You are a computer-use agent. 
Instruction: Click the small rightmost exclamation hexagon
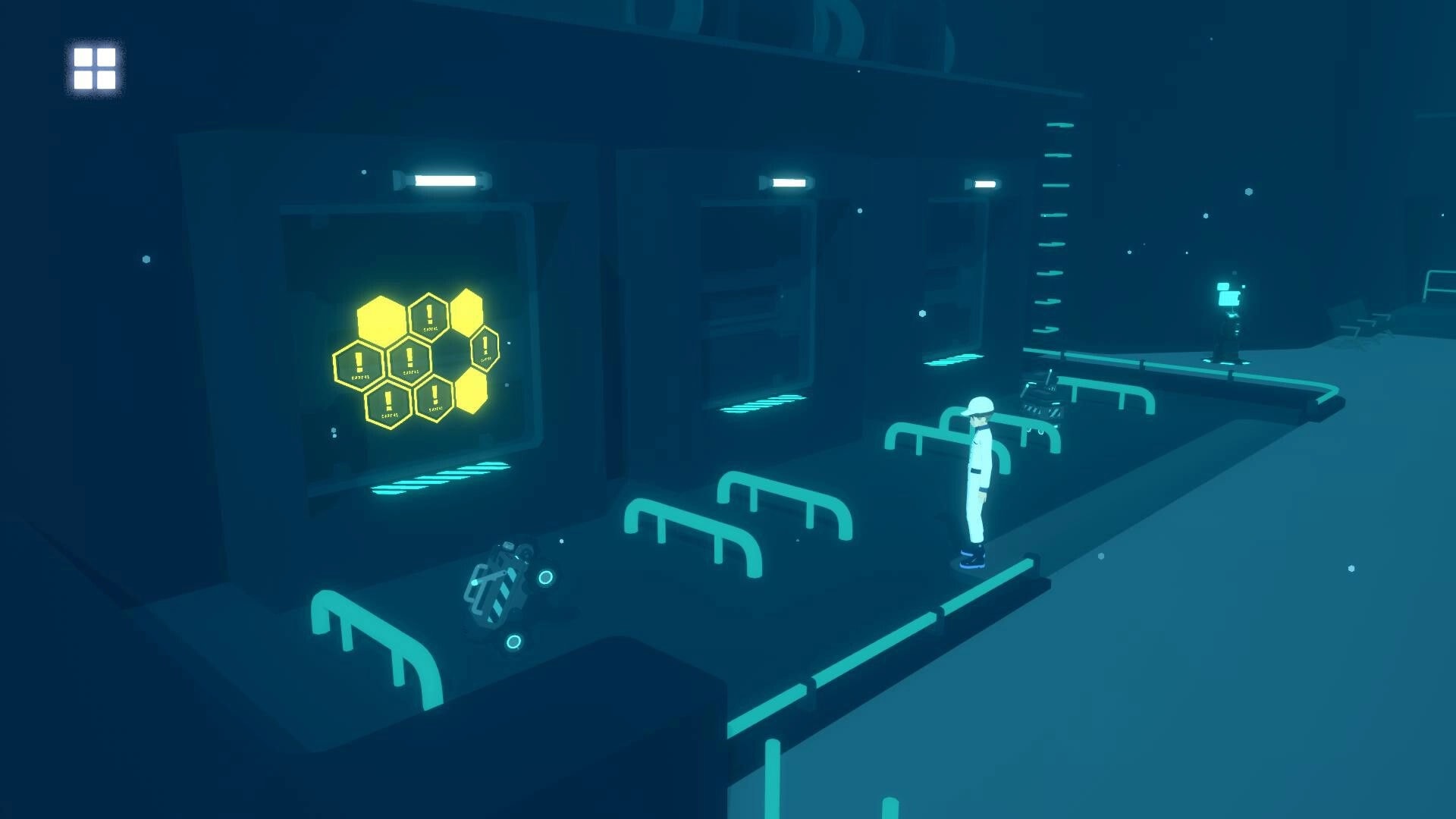tap(485, 350)
